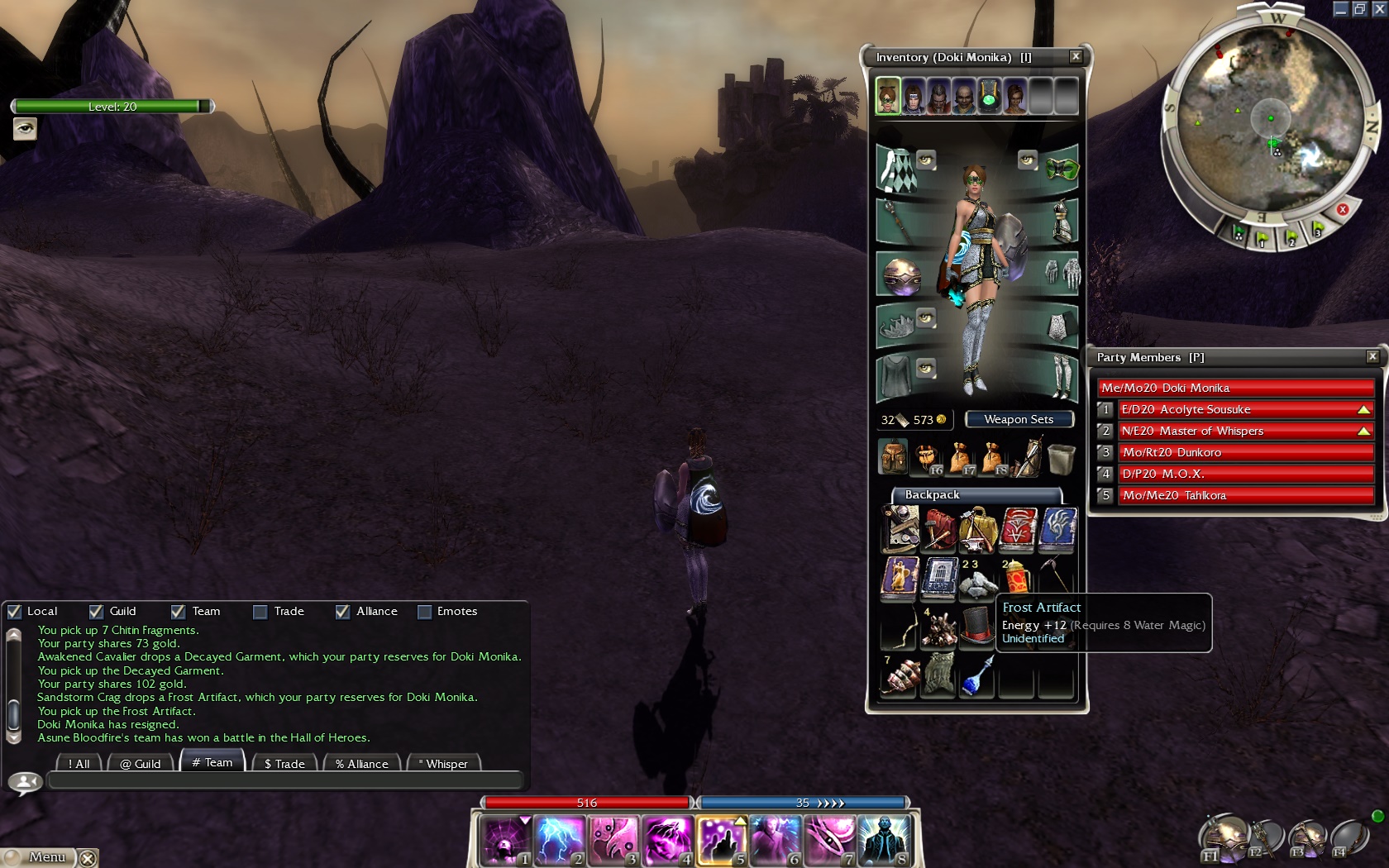Close the Party Members panel
The height and width of the screenshot is (868, 1389).
[x=1372, y=356]
